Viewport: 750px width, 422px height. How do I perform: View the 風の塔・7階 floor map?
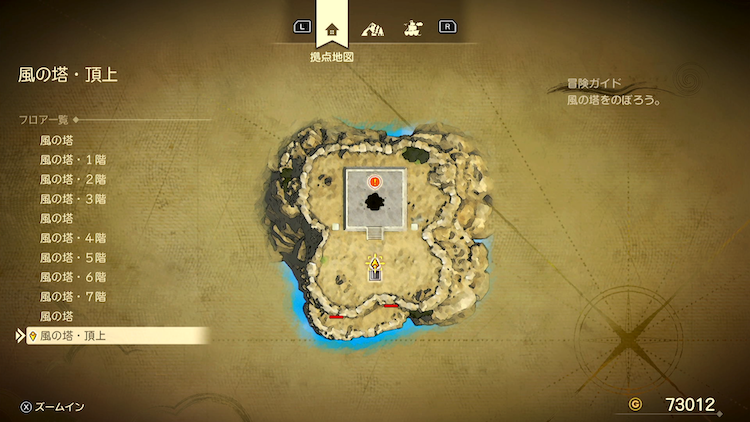[72, 296]
